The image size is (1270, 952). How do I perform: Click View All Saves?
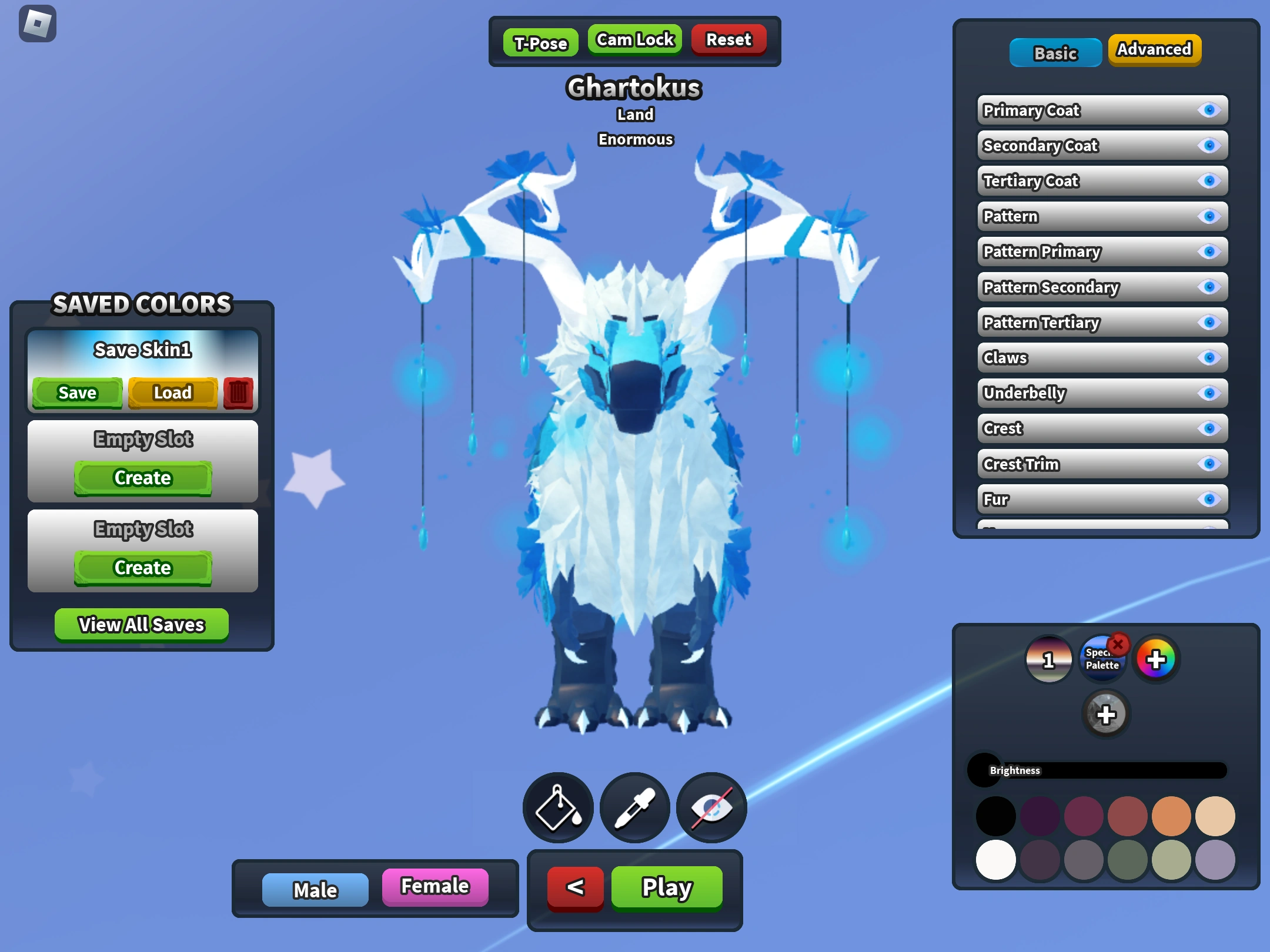pos(141,624)
